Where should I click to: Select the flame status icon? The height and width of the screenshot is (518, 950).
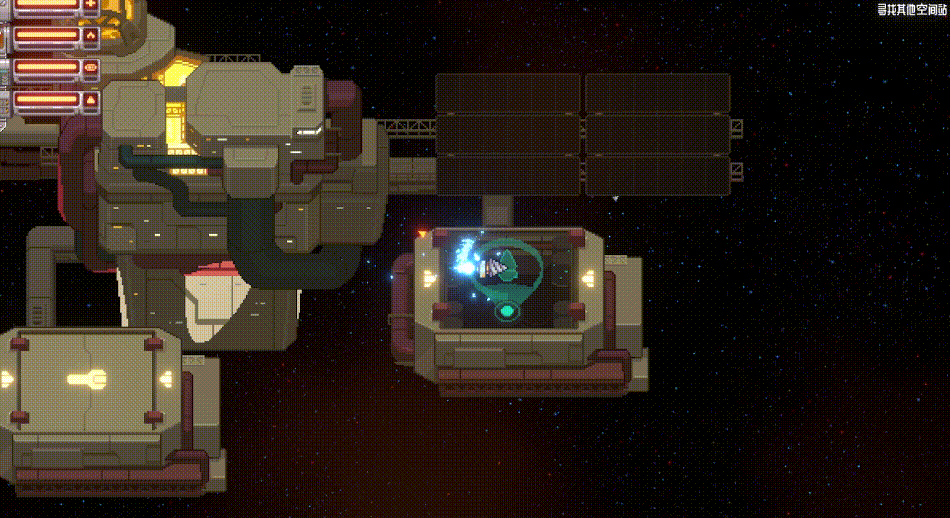tap(91, 36)
